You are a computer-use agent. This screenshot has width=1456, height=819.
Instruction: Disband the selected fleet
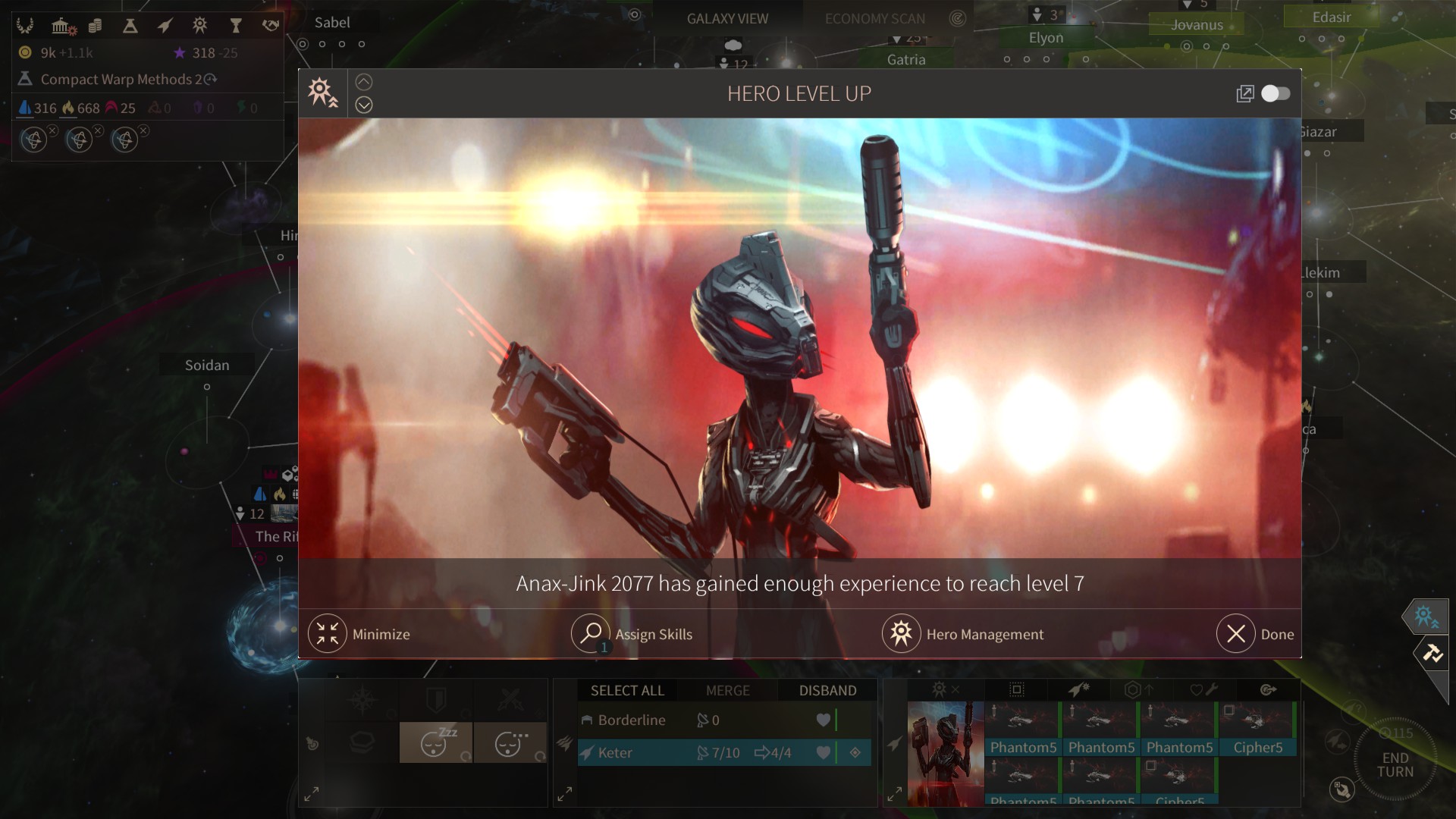tap(827, 690)
